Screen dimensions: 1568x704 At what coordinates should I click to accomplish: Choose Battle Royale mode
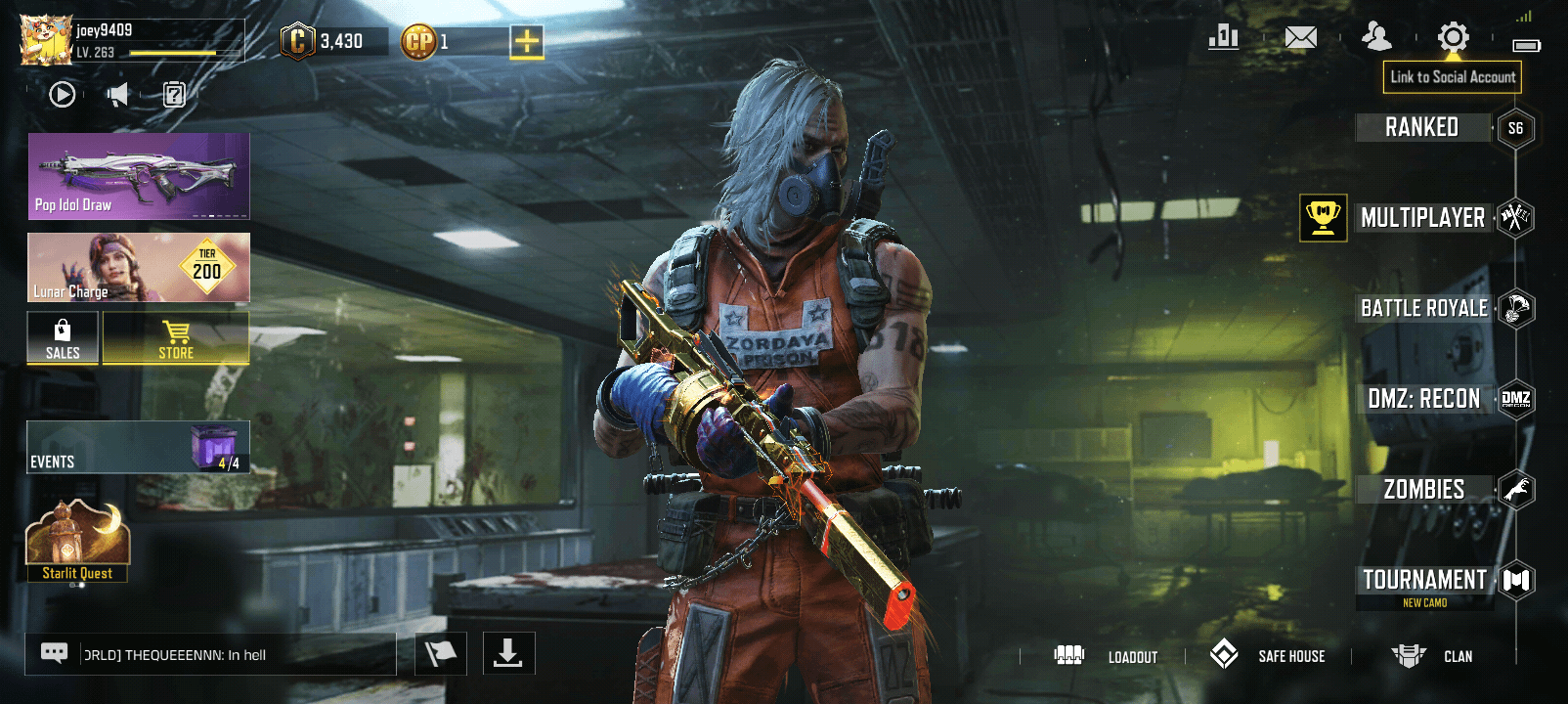[x=1424, y=308]
